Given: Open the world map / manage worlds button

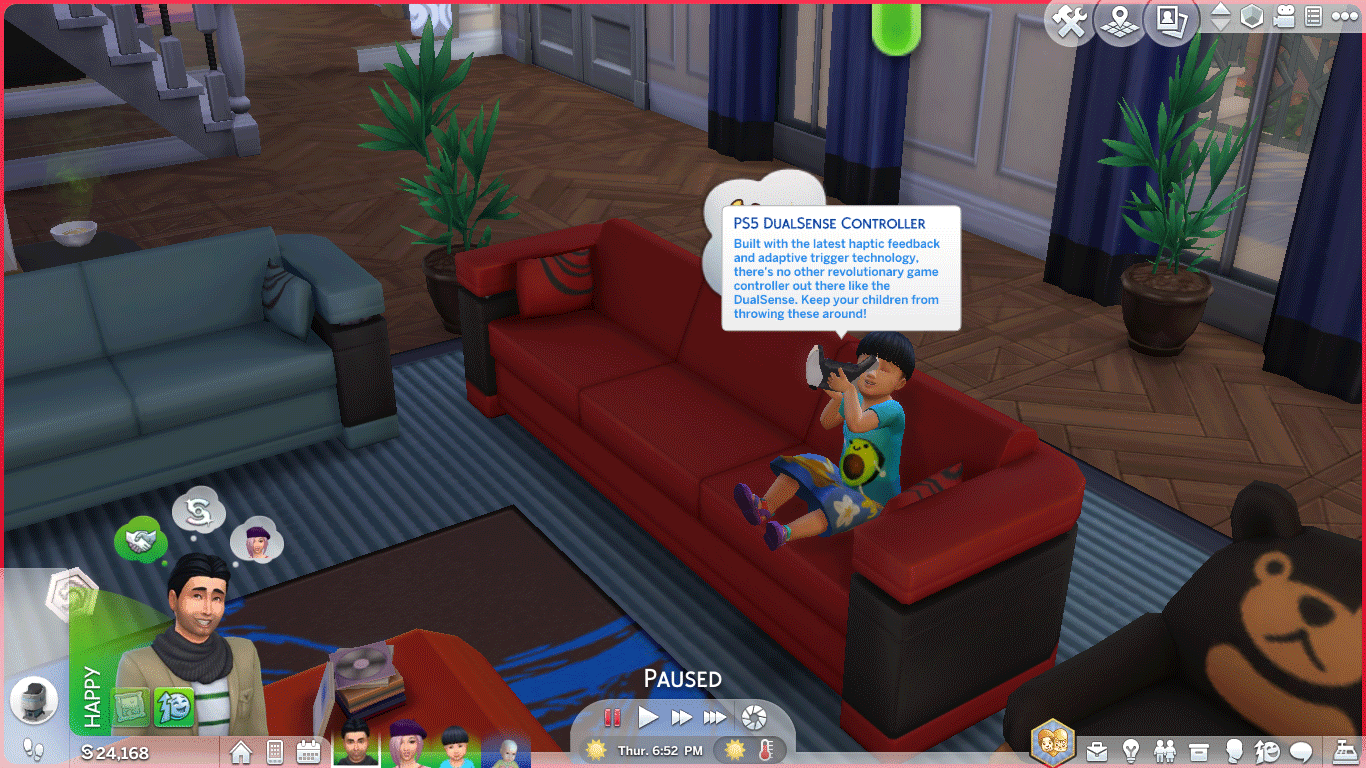Looking at the screenshot, I should click(1120, 22).
